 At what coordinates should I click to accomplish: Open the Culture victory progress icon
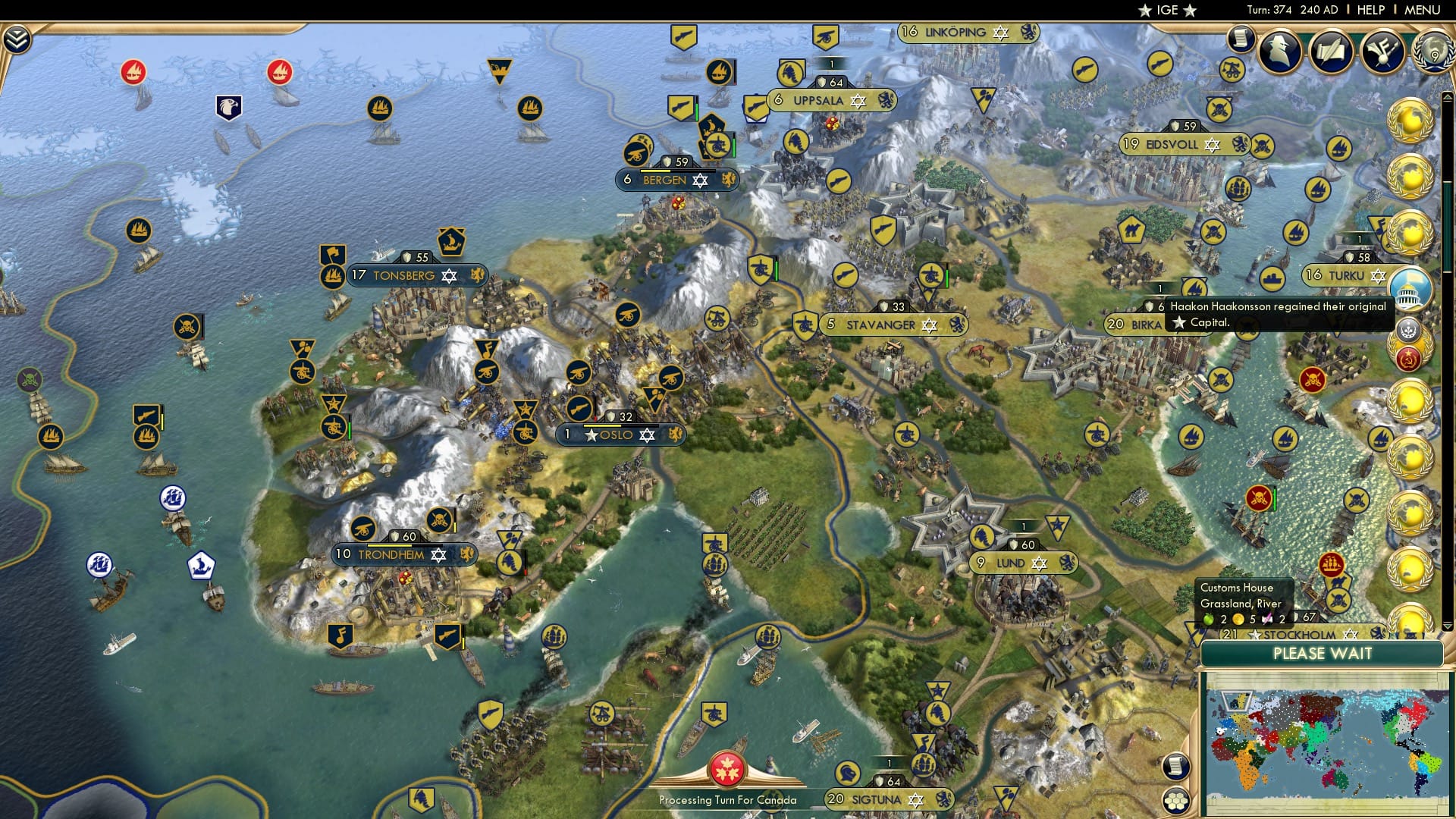point(1382,51)
